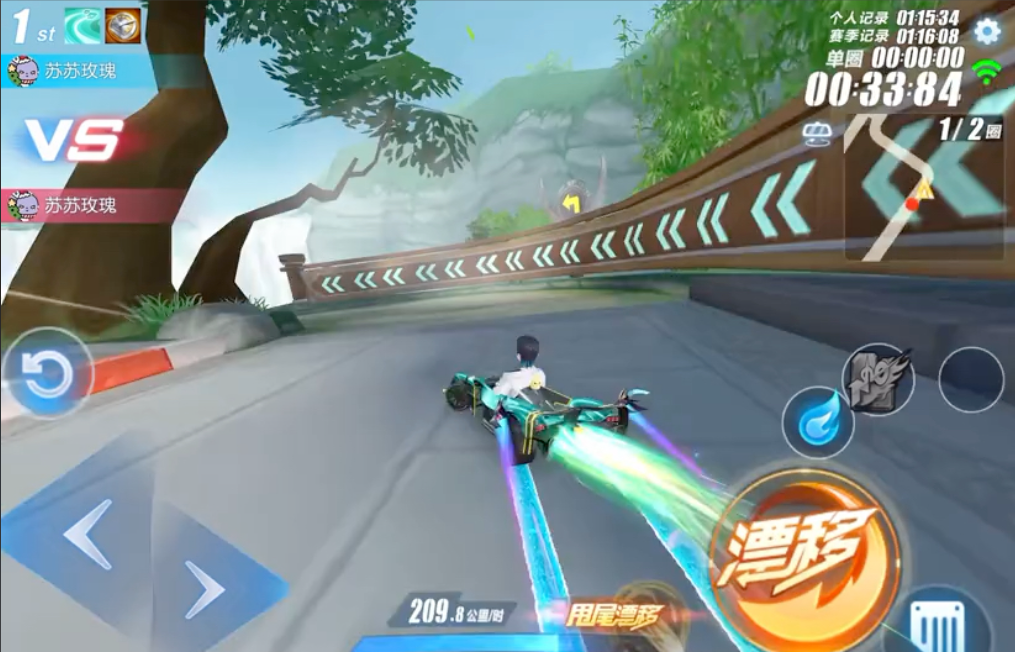The width and height of the screenshot is (1015, 652).
Task: Tap the empty round item slot
Action: tap(970, 379)
